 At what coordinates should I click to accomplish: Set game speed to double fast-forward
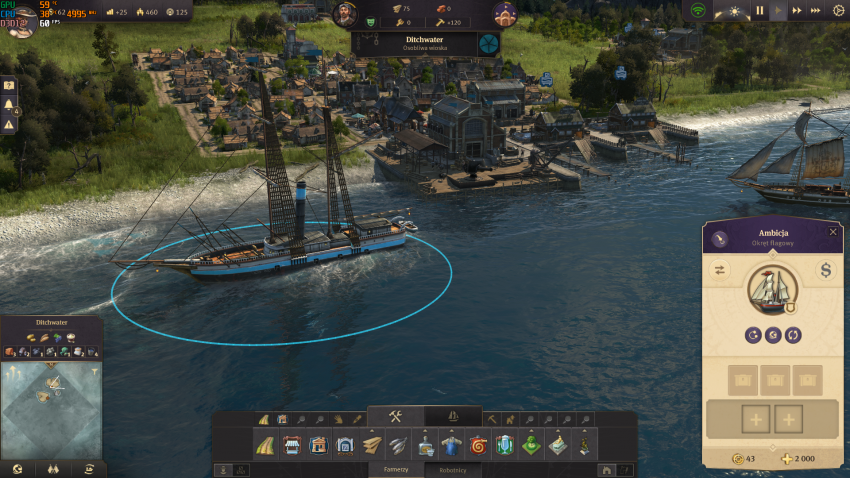coord(798,11)
